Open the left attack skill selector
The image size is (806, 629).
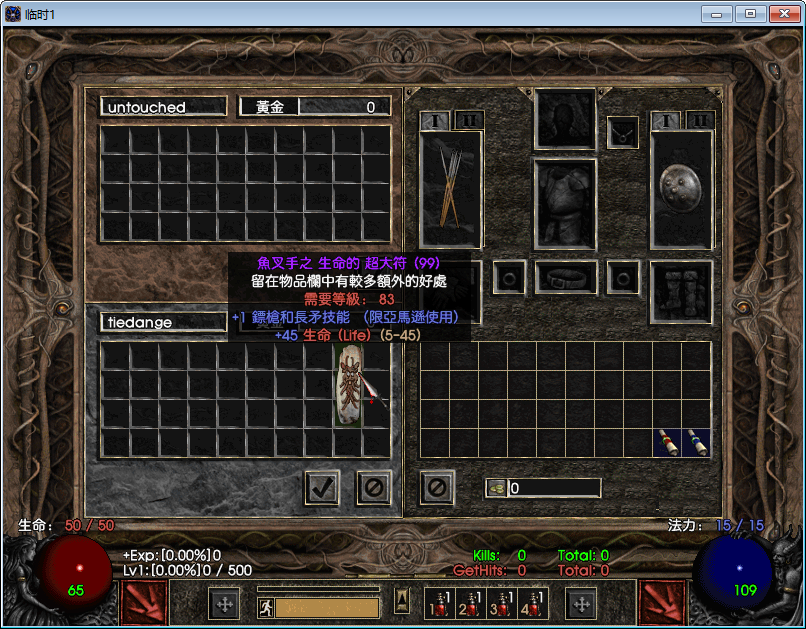pyautogui.click(x=142, y=603)
